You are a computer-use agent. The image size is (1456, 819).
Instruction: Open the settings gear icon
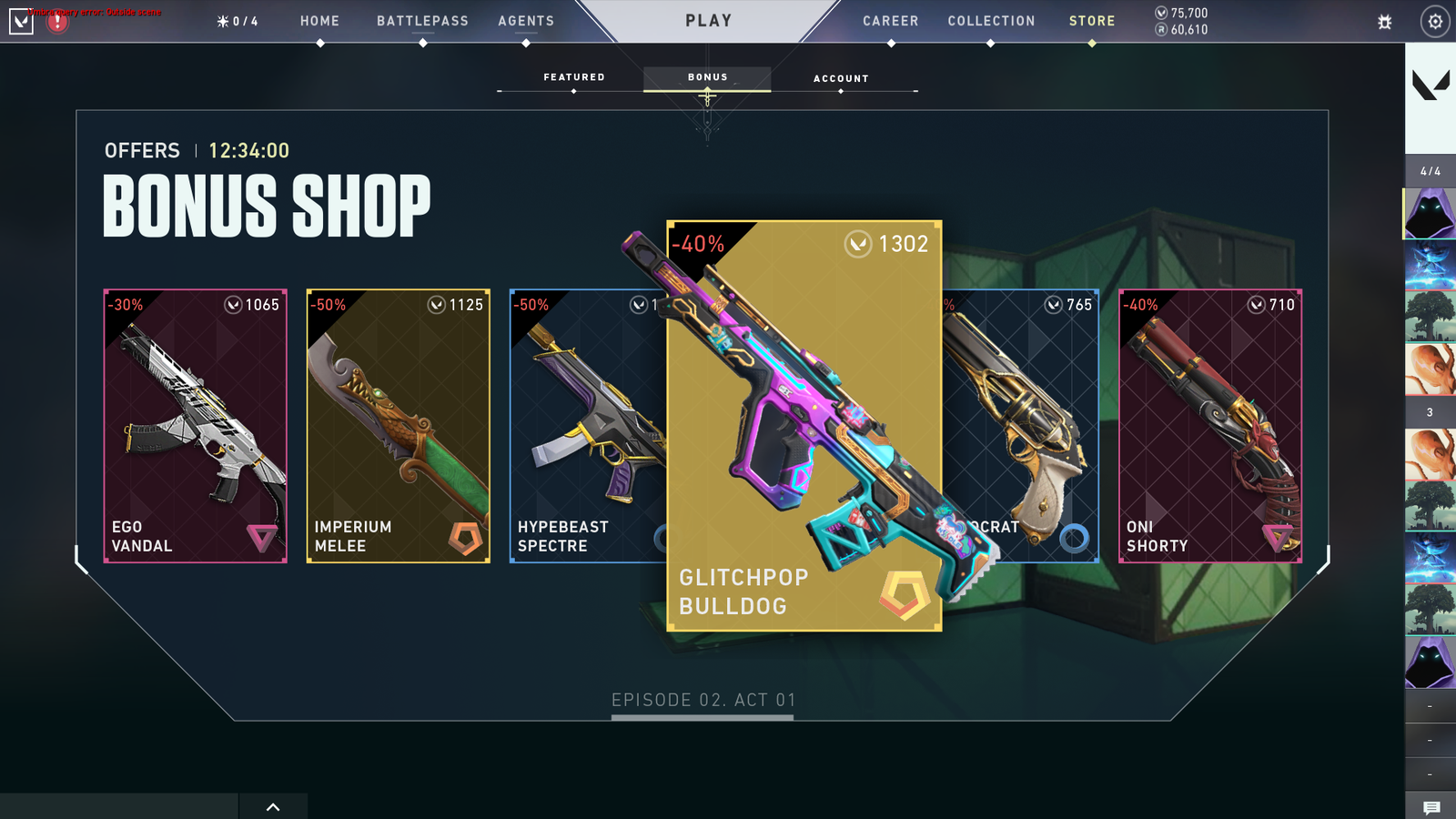point(1435,22)
